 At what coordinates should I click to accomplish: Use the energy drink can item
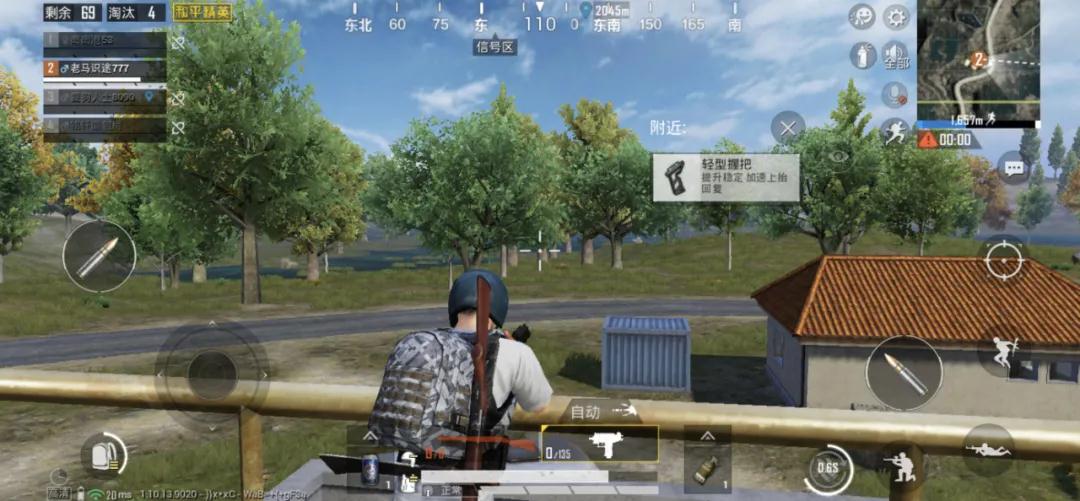click(x=369, y=468)
